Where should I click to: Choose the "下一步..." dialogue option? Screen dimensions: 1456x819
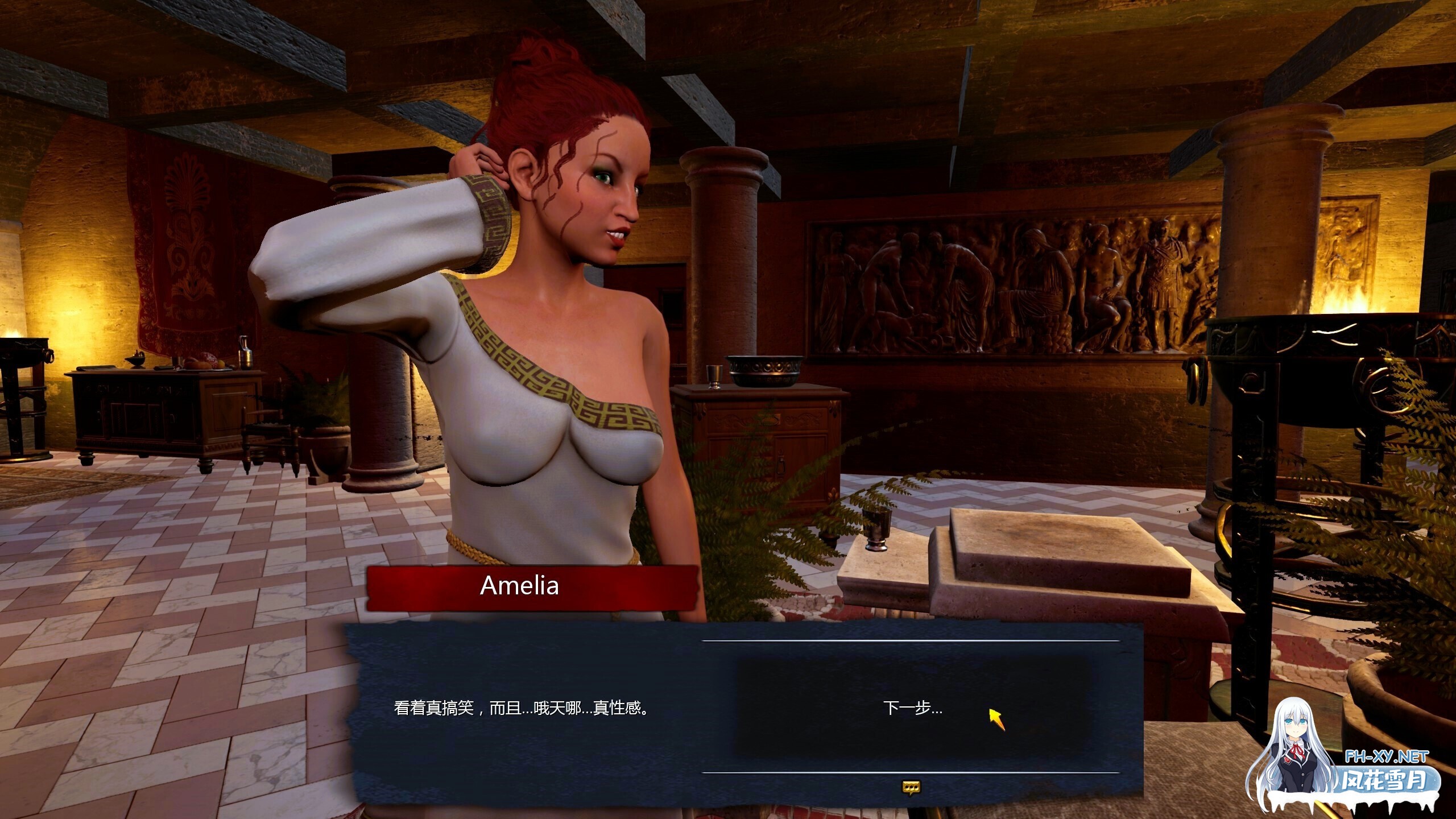click(912, 708)
